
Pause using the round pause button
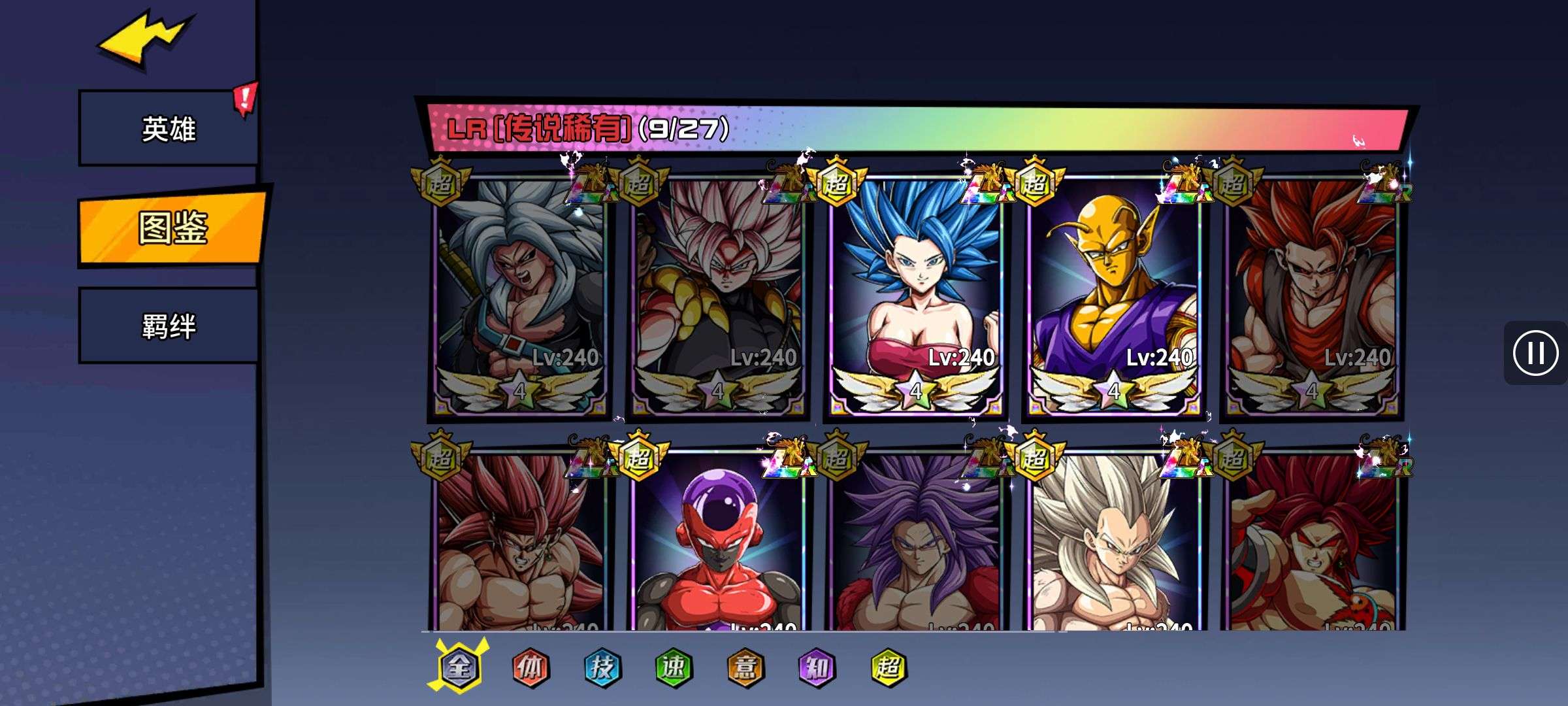coord(1535,353)
